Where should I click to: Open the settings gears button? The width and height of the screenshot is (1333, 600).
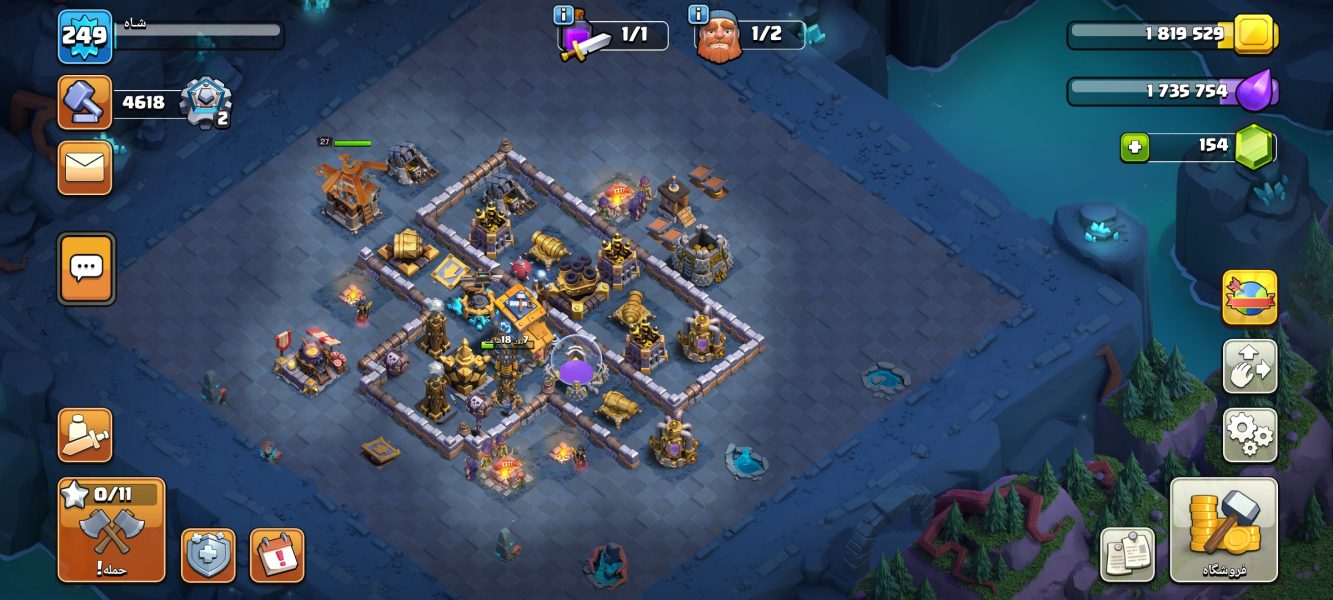click(x=1249, y=435)
